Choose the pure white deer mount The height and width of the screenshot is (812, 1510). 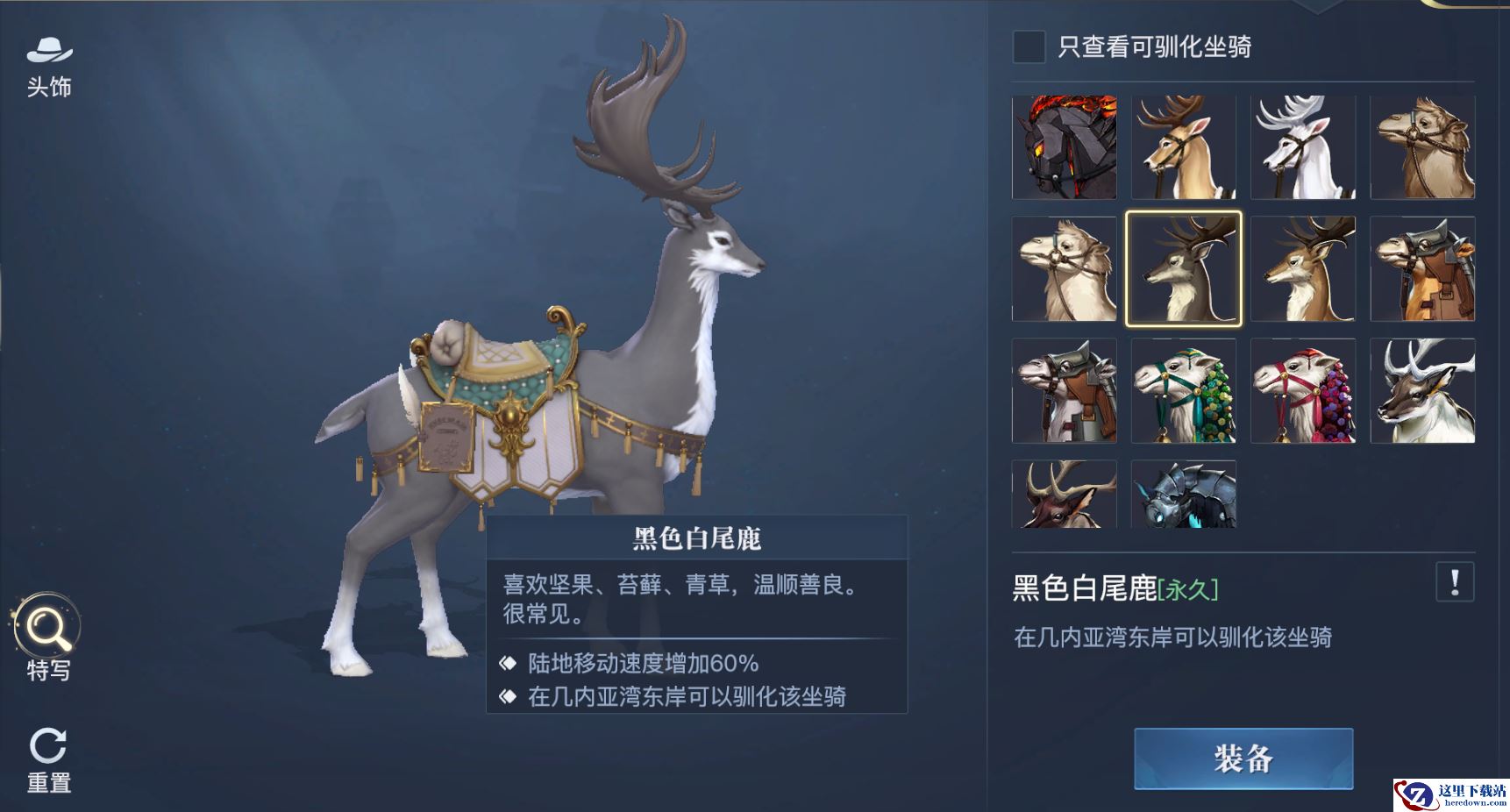[1303, 147]
